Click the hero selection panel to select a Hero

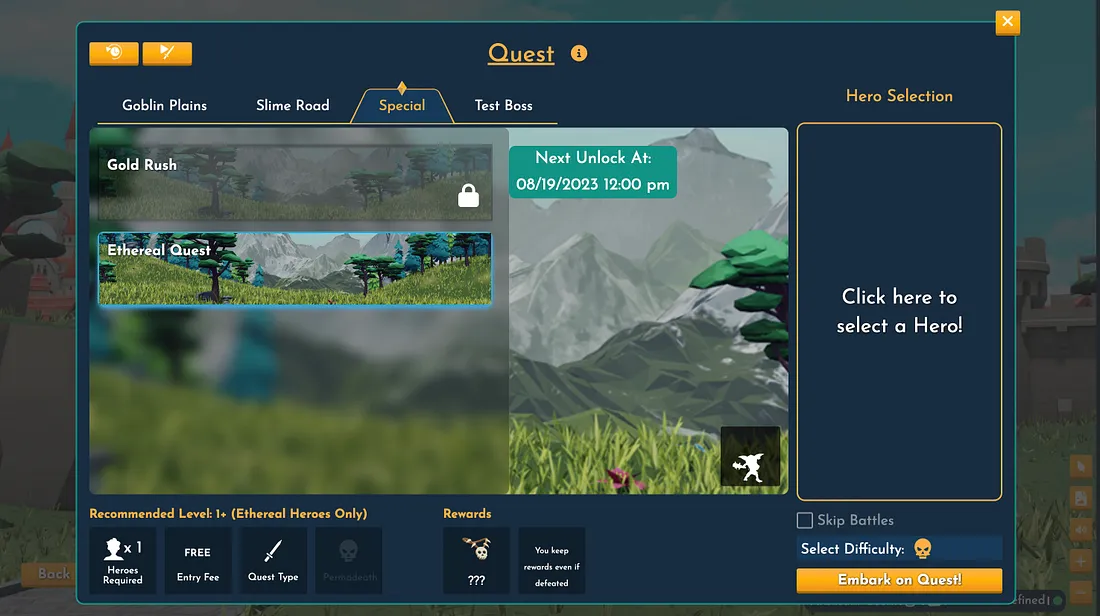tap(899, 311)
